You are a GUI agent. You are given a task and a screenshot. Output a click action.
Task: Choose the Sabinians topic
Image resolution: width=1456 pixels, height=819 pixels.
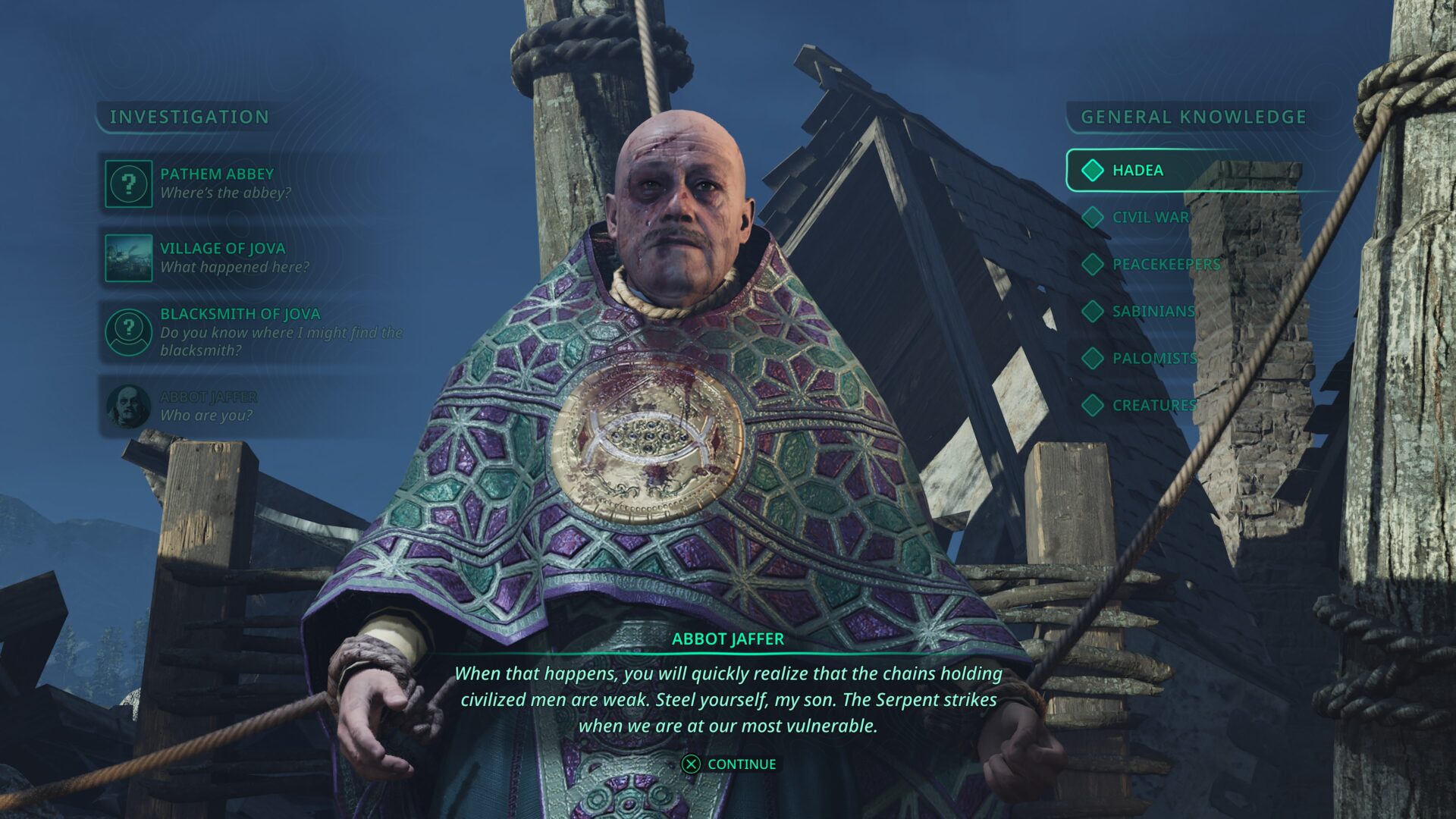1153,312
